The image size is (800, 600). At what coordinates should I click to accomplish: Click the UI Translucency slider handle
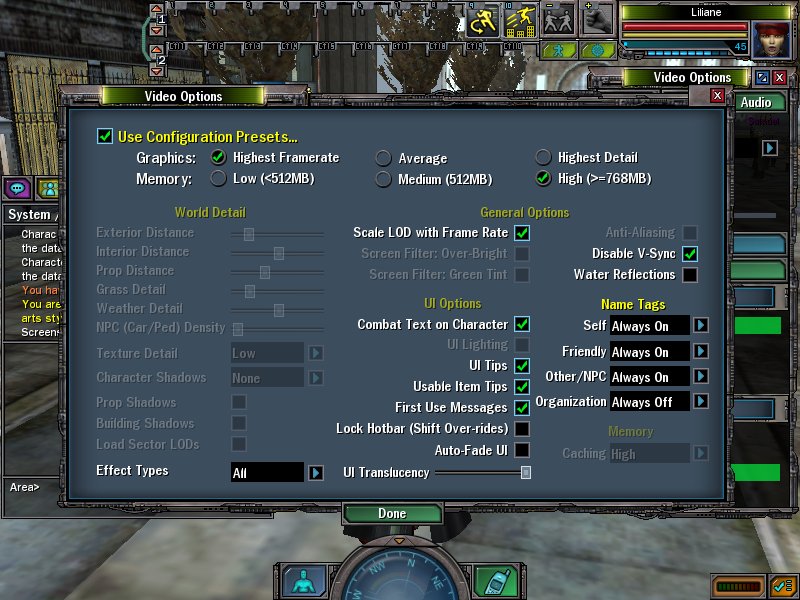[526, 472]
